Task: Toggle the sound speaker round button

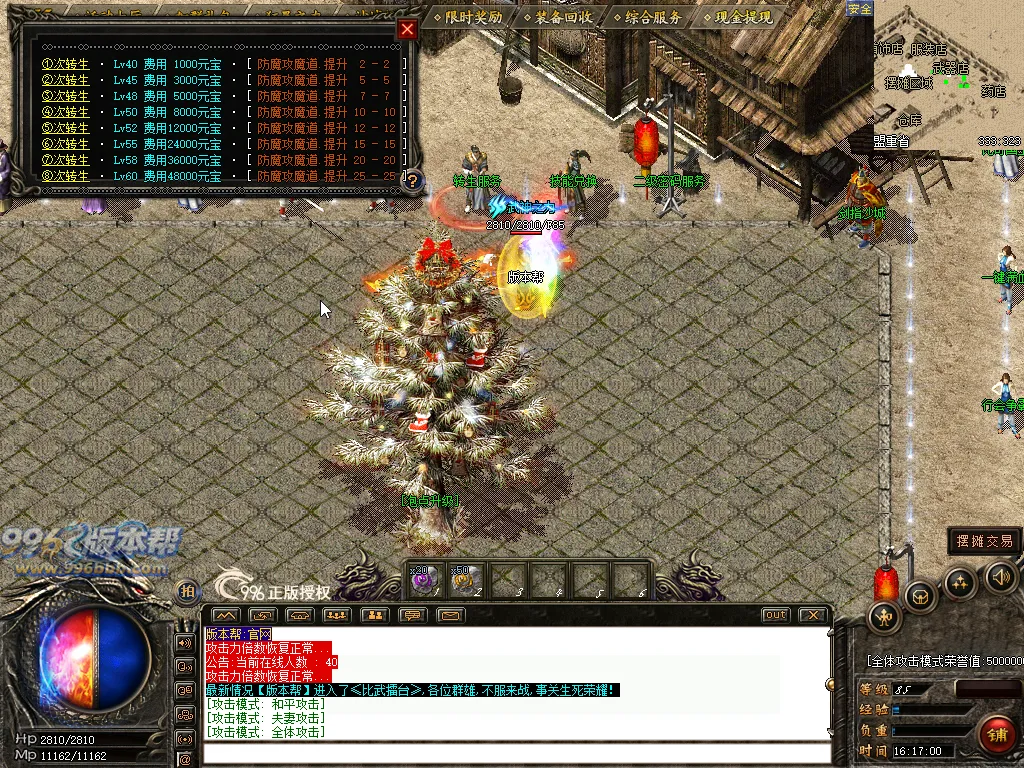Action: 1001,576
